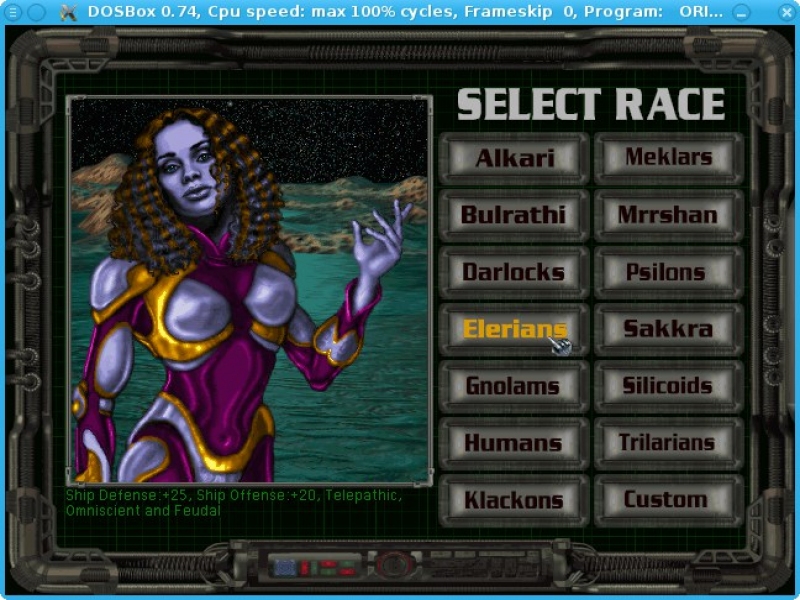
Task: Pick the Trilarians race
Action: (668, 443)
